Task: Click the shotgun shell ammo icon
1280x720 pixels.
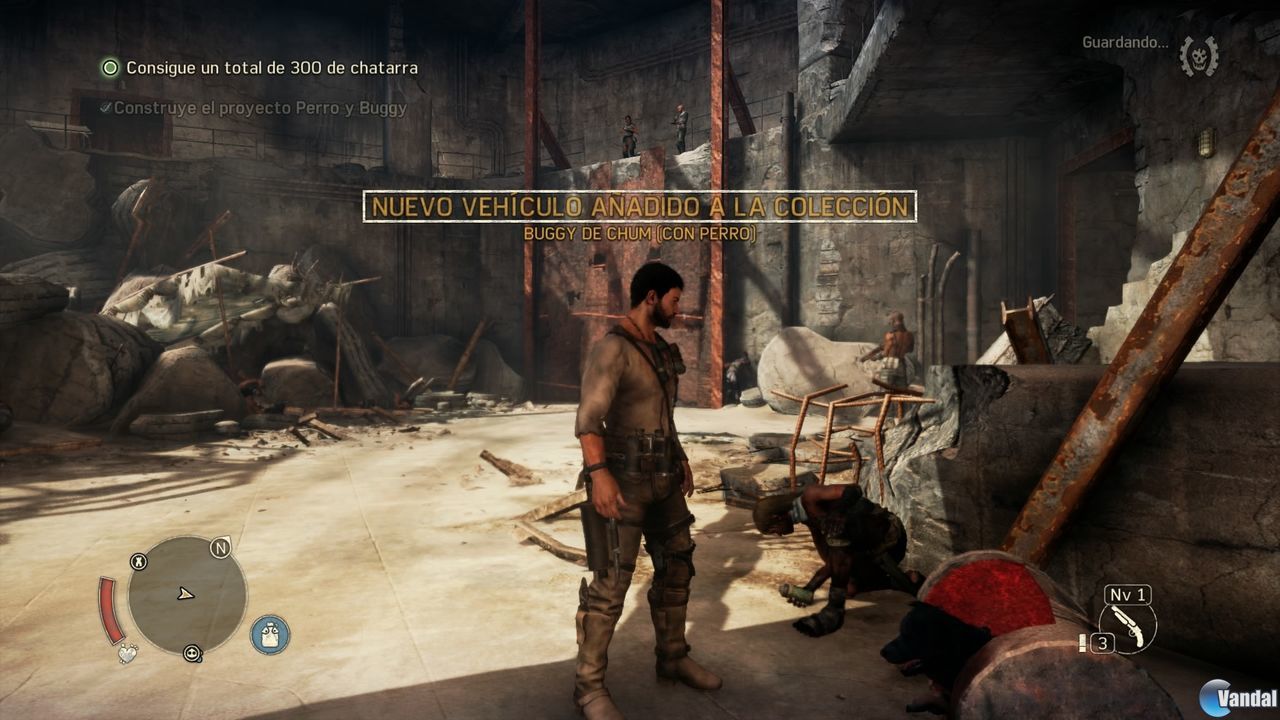Action: coord(1083,643)
